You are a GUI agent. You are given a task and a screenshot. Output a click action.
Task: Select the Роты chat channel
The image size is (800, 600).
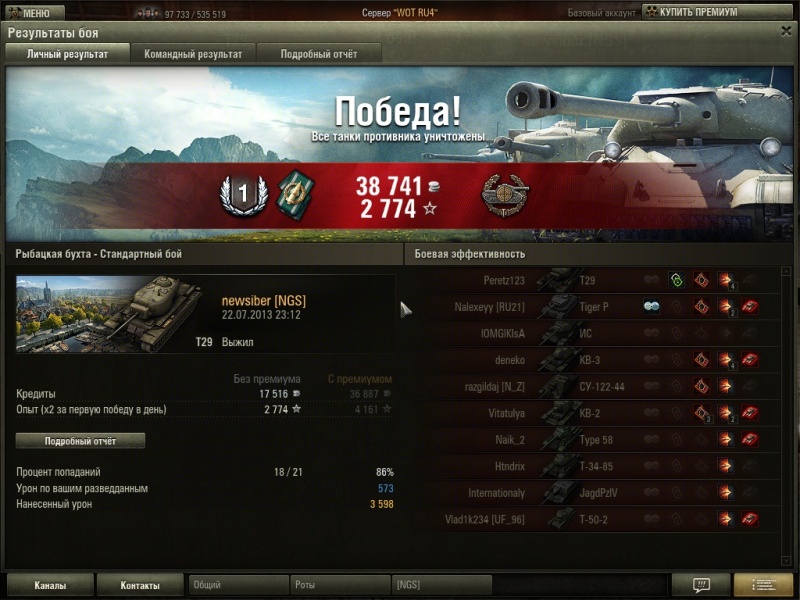point(340,585)
